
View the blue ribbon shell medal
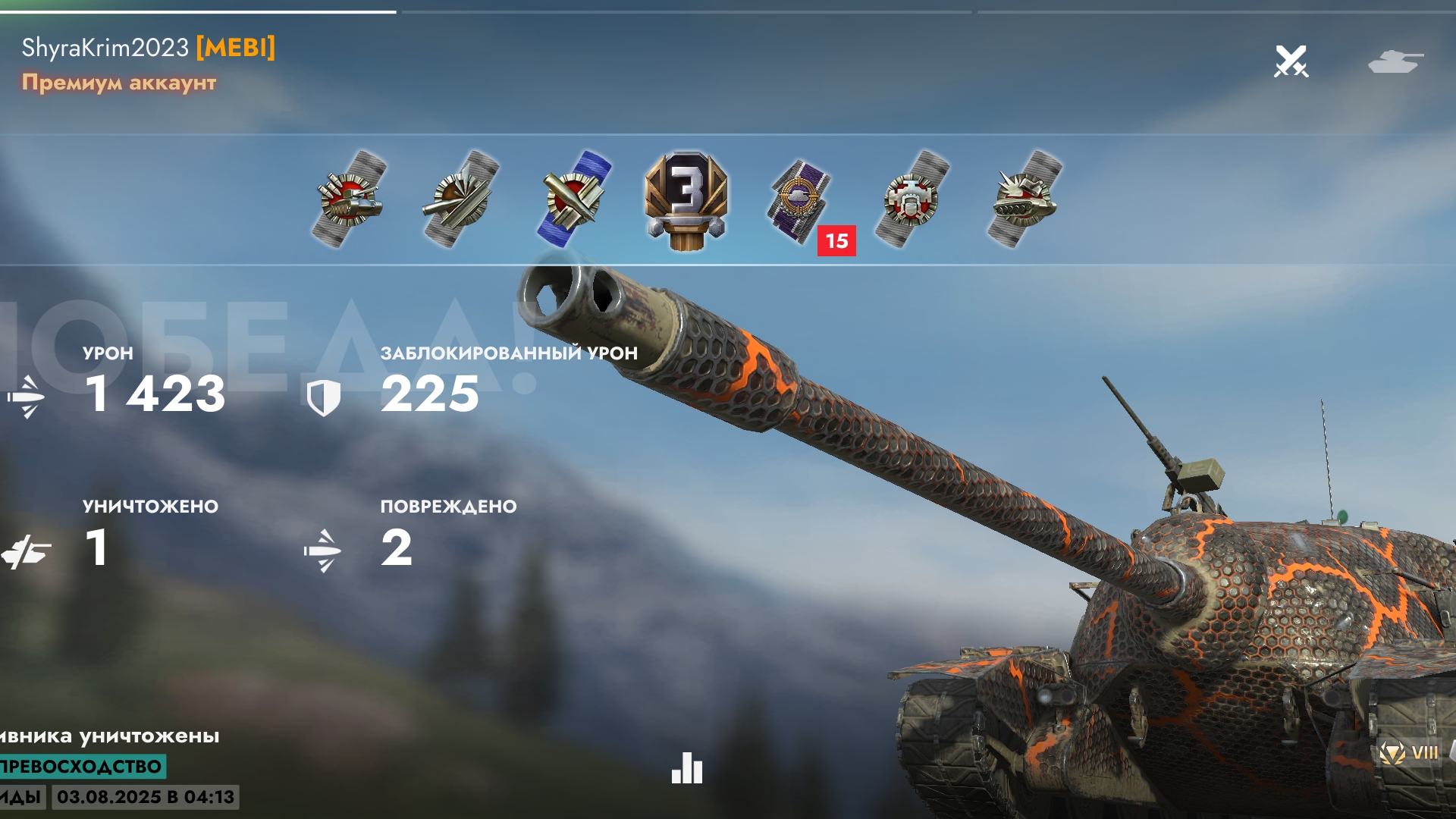click(576, 199)
